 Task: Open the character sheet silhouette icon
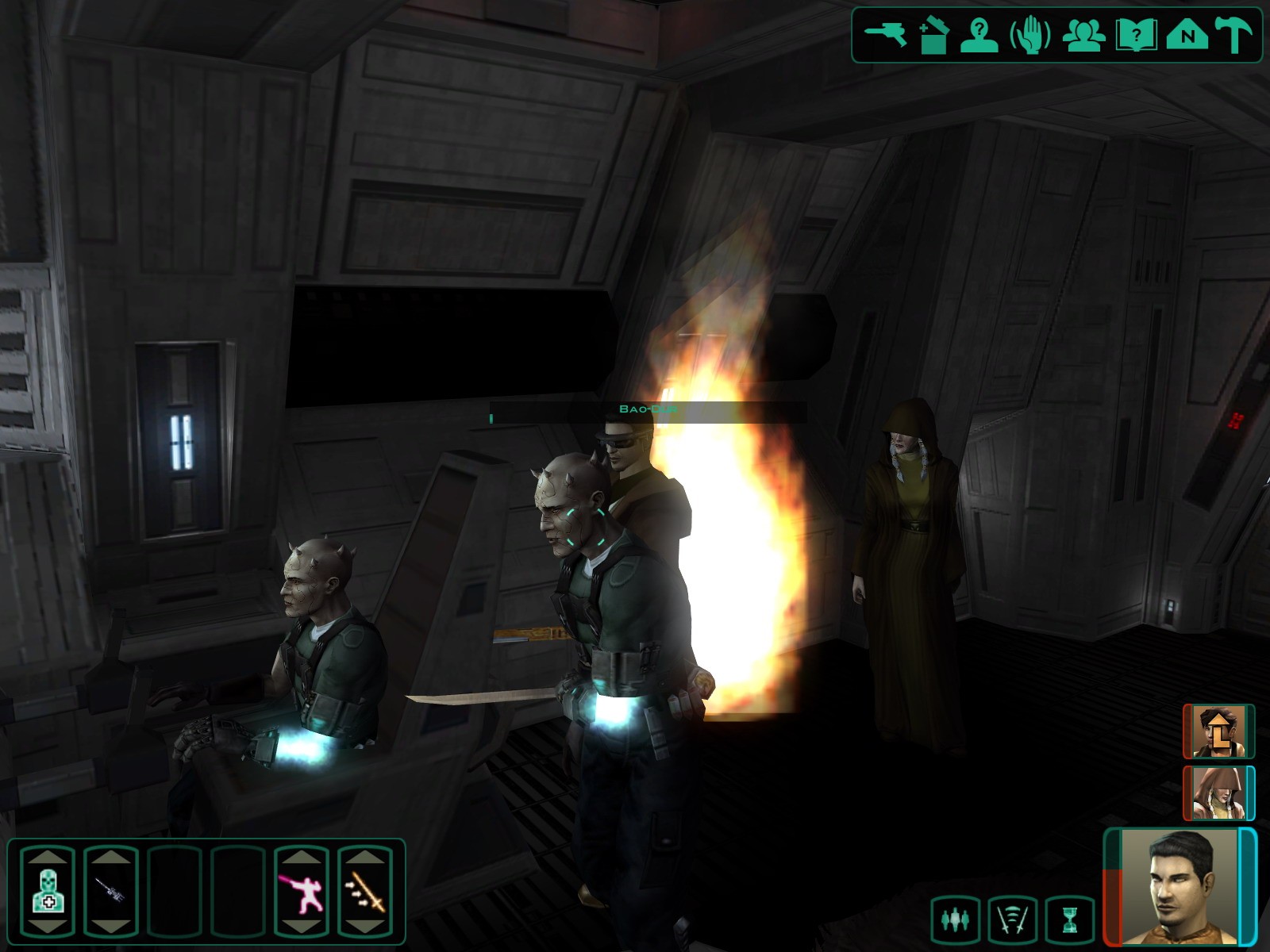[x=979, y=36]
